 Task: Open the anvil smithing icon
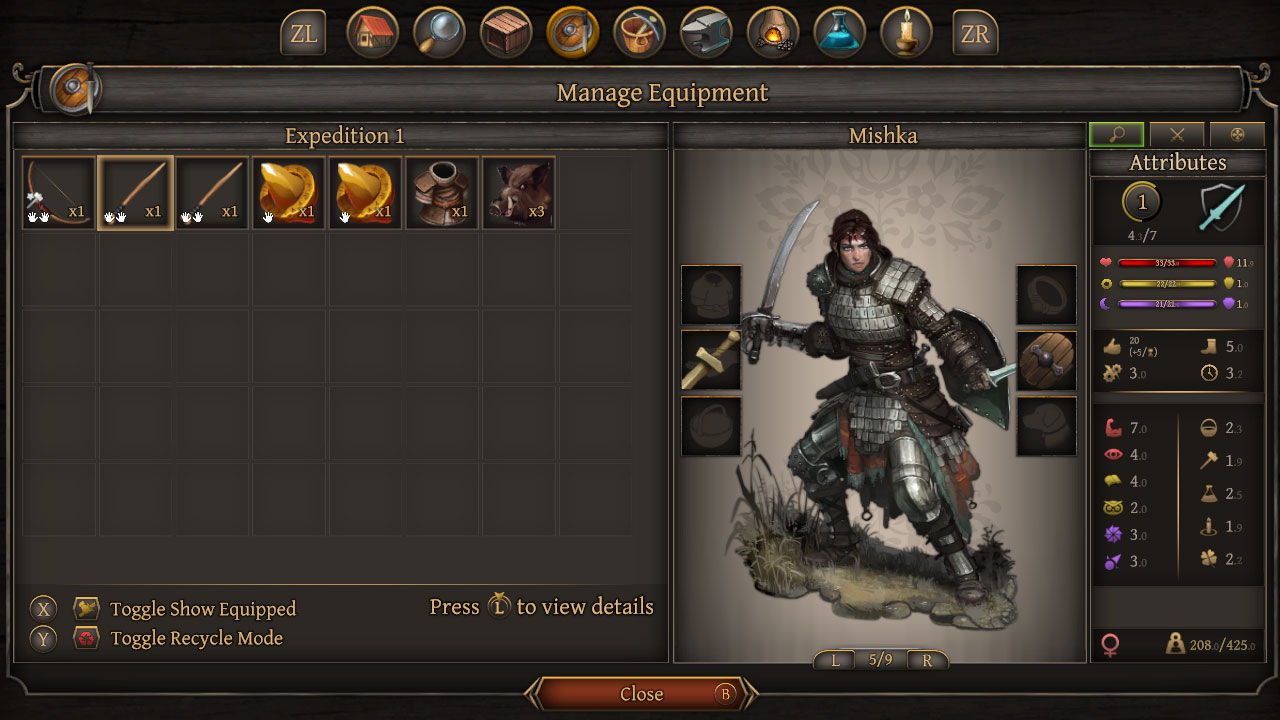[x=706, y=32]
